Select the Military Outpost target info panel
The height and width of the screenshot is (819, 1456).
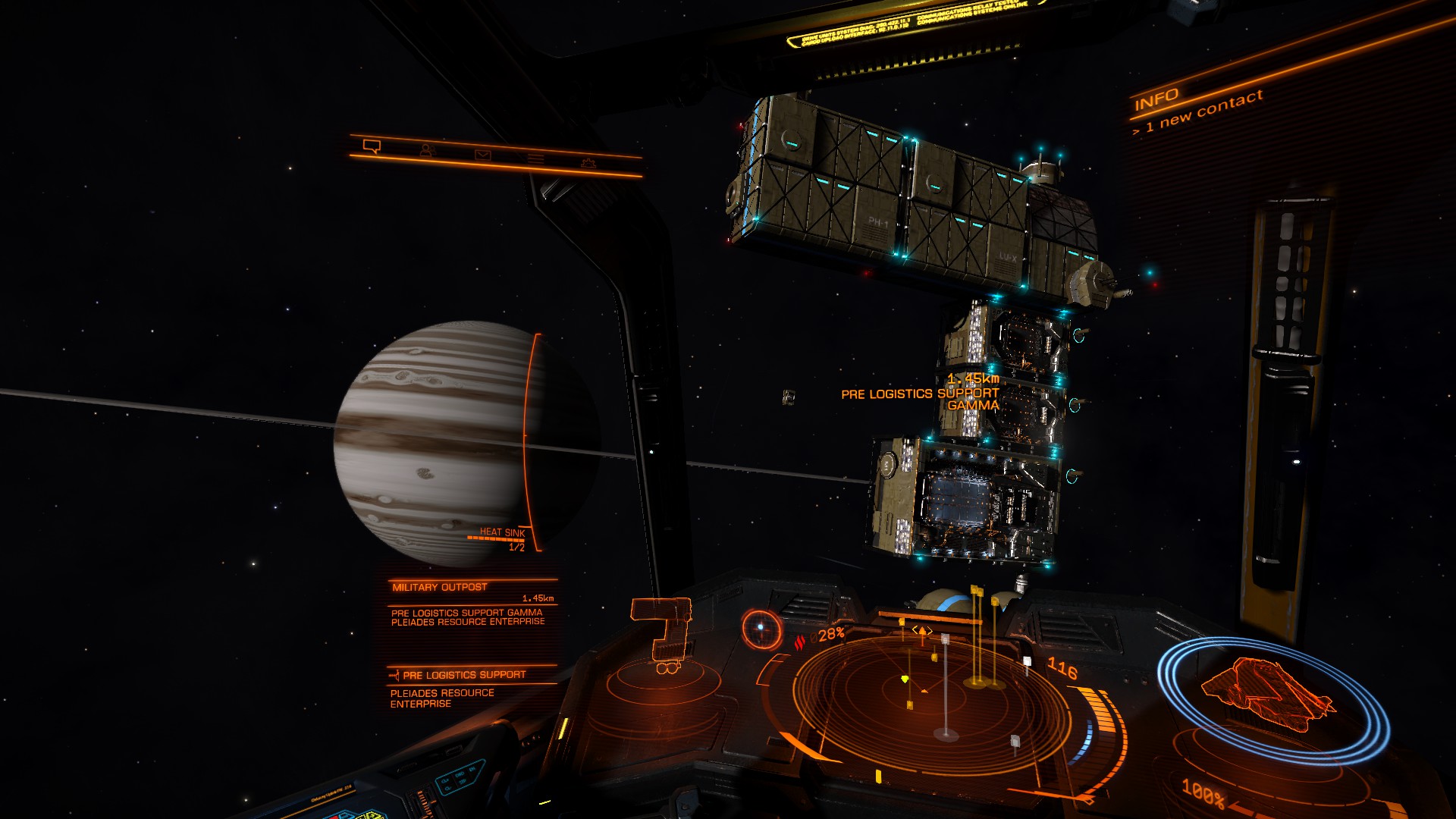click(x=471, y=604)
